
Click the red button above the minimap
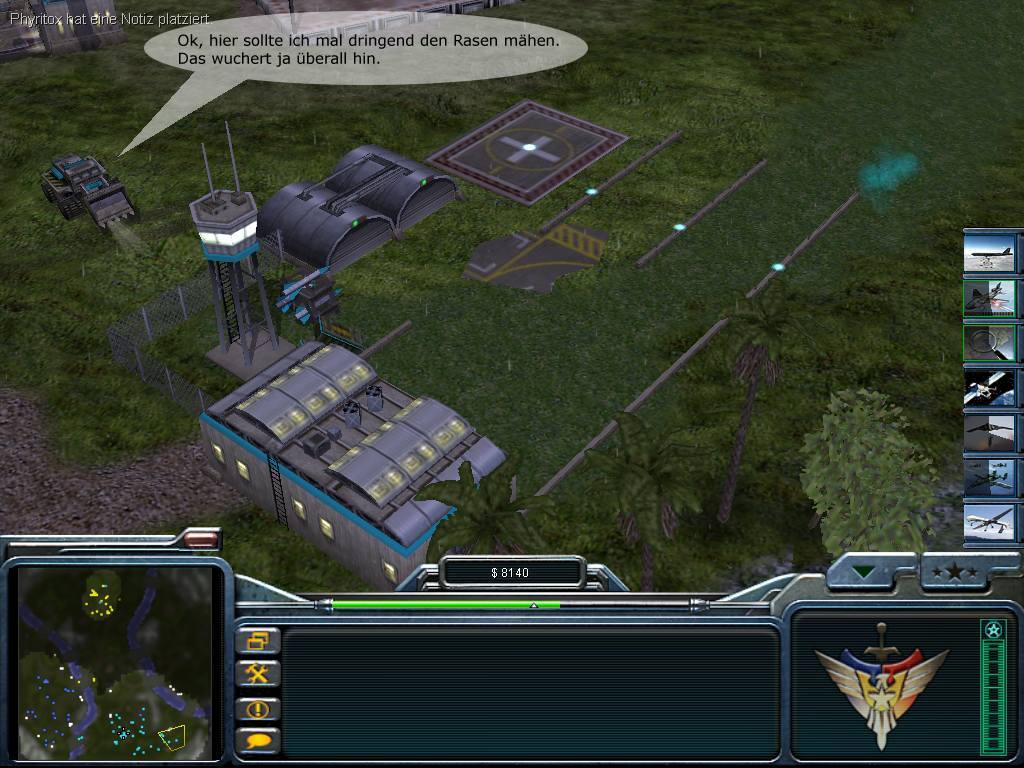click(202, 539)
